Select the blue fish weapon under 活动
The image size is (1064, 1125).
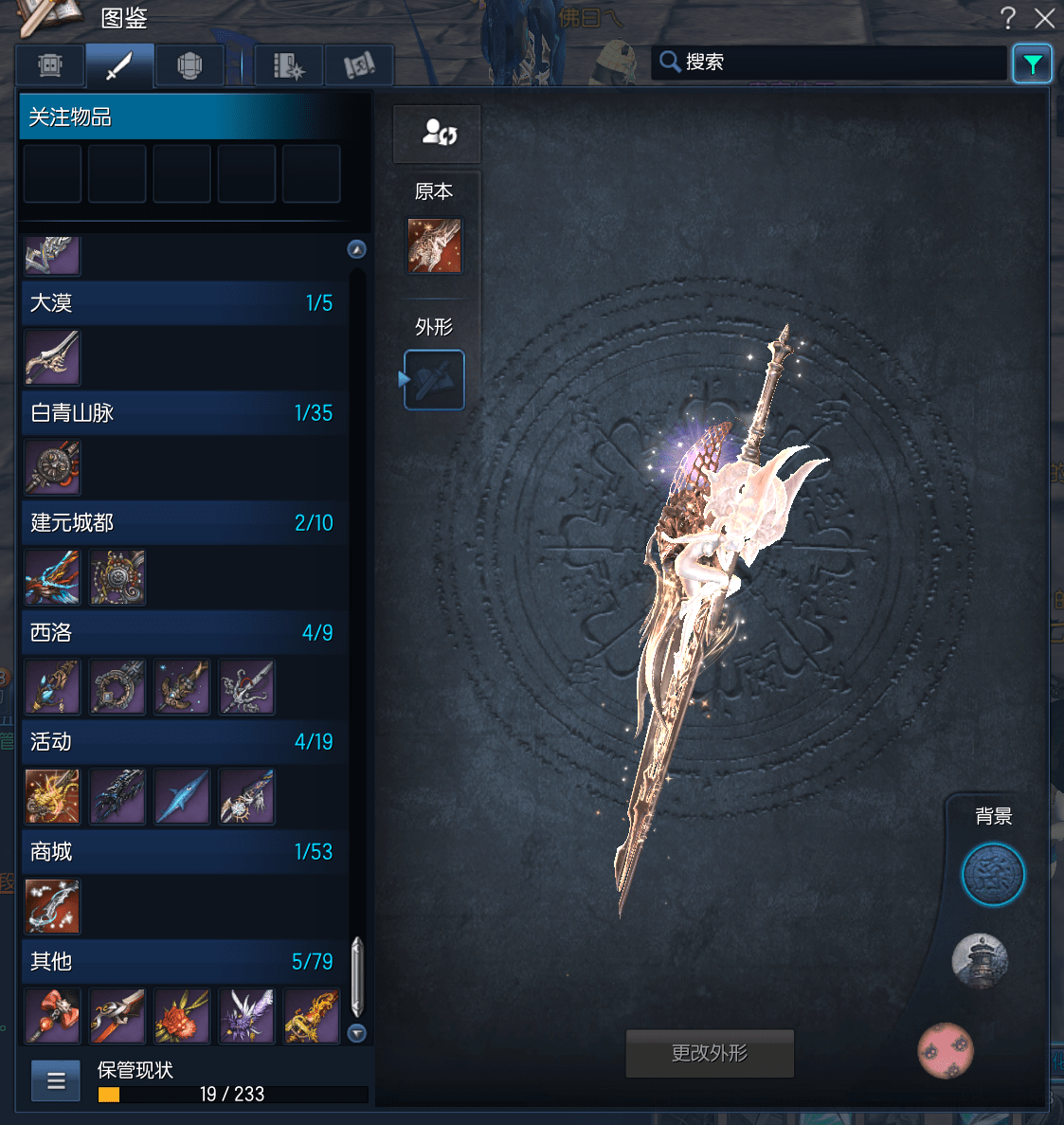182,796
